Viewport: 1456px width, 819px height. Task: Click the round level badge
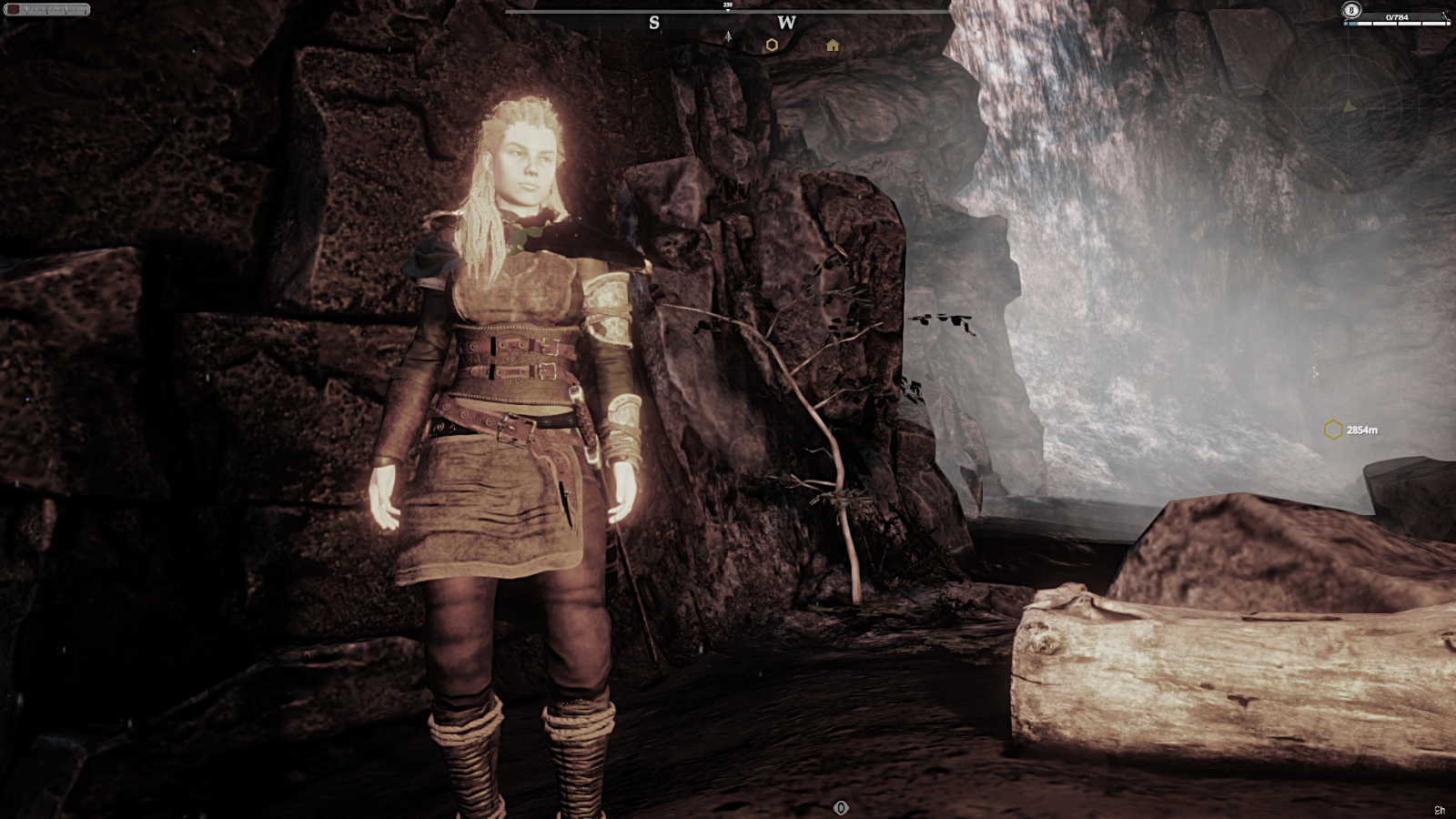pos(1351,10)
